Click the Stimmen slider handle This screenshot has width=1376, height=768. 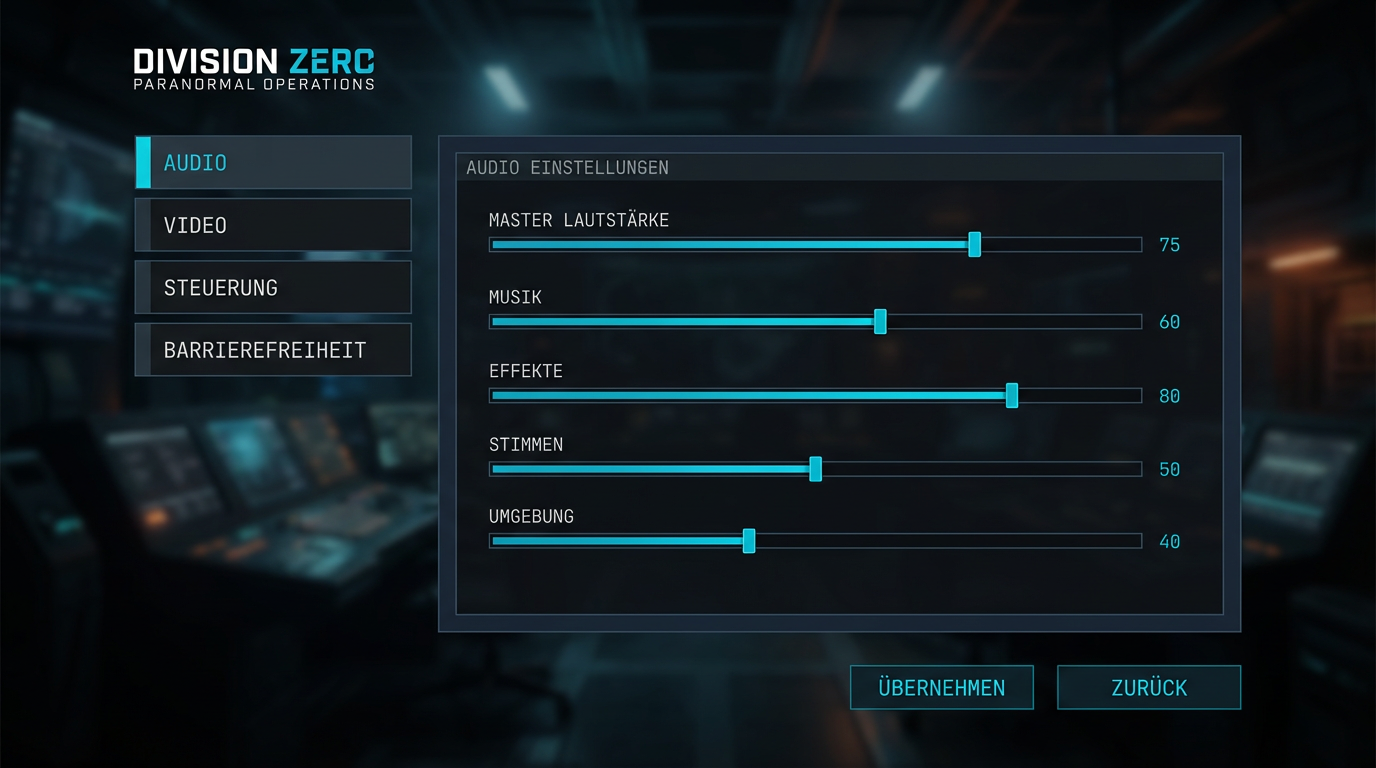pyautogui.click(x=816, y=469)
